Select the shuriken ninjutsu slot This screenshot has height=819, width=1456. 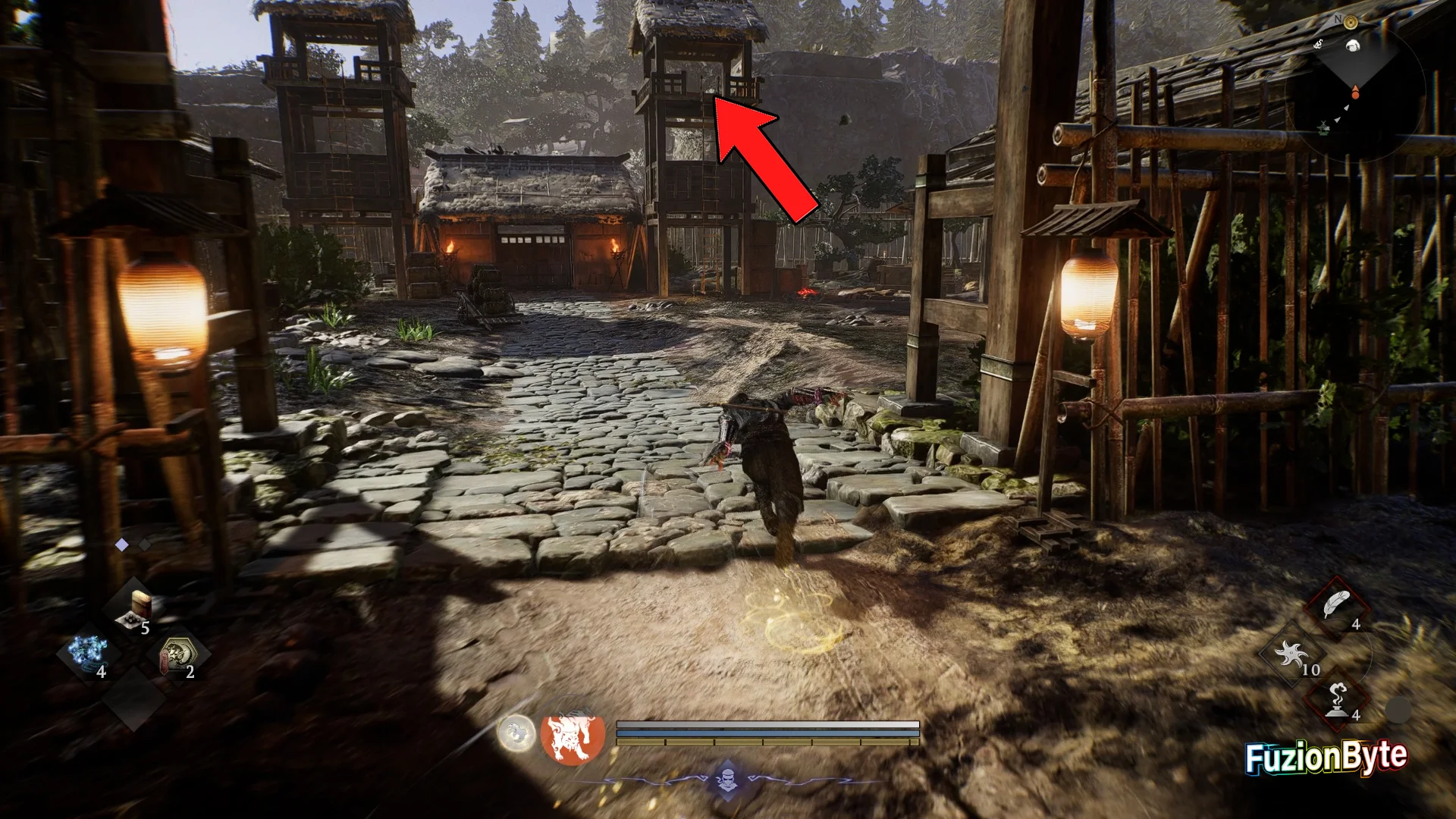1291,654
